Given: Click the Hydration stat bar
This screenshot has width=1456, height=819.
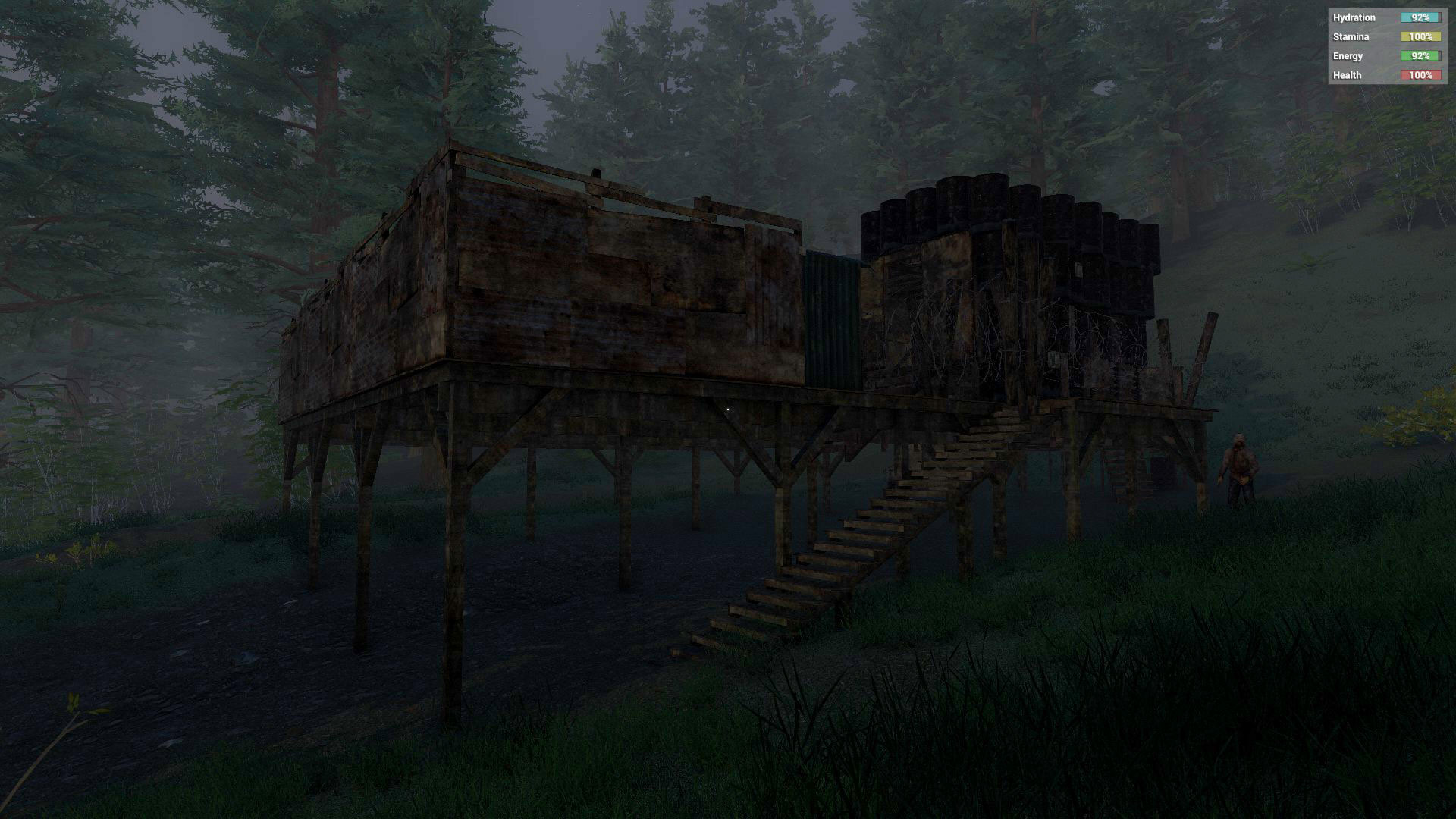Looking at the screenshot, I should (x=1420, y=17).
